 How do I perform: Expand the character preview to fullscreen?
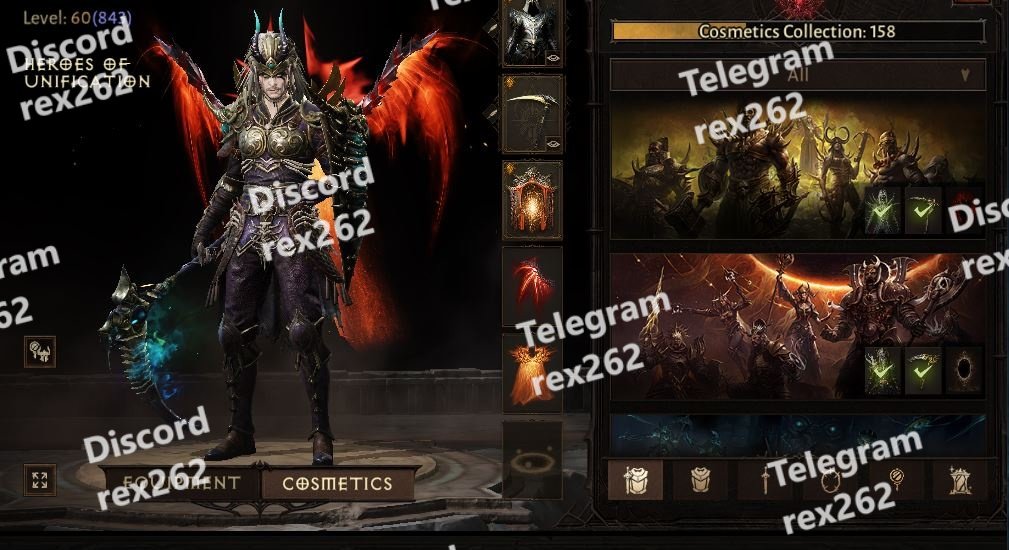pos(40,479)
